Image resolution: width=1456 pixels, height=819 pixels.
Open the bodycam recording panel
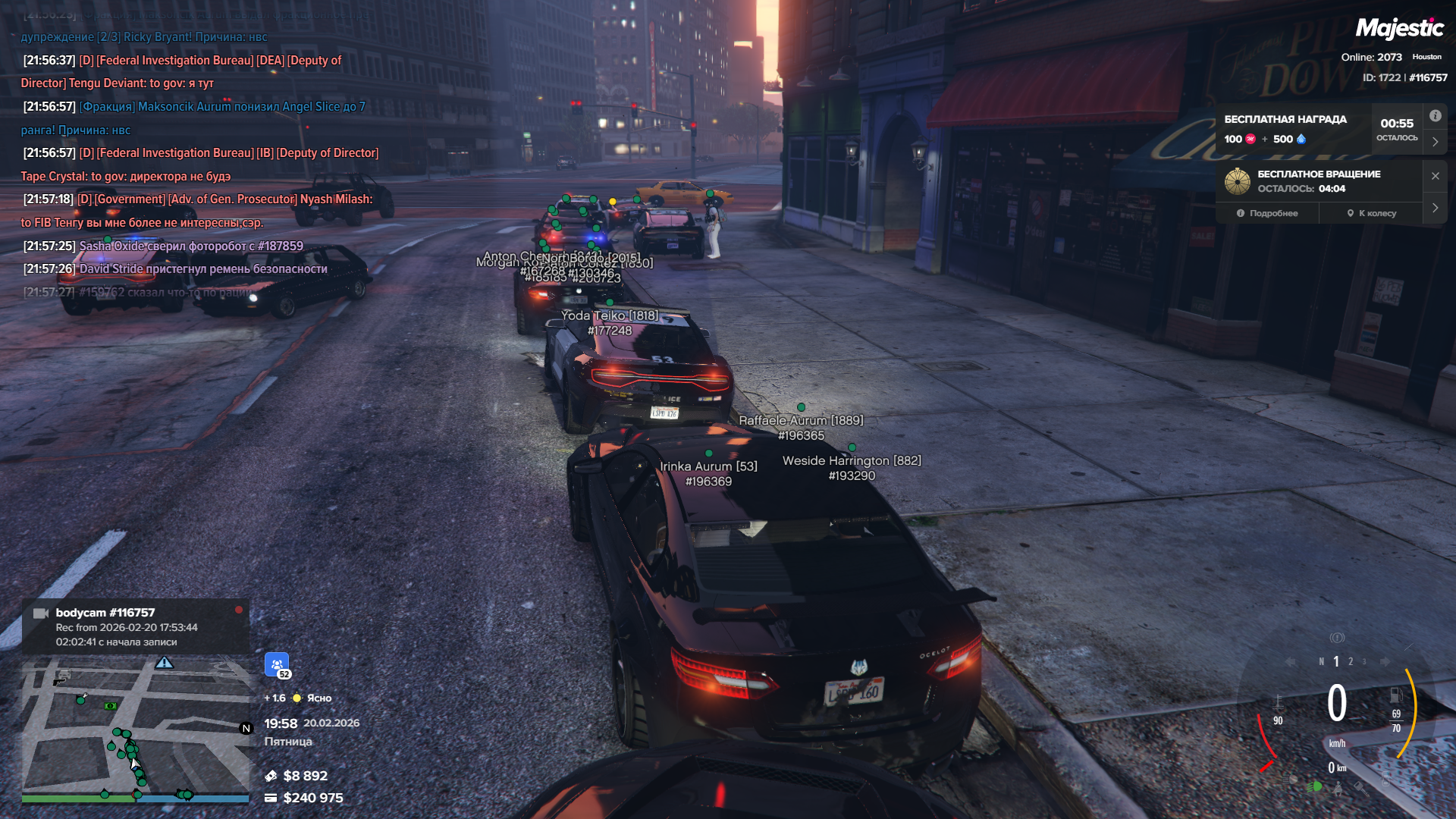click(135, 626)
